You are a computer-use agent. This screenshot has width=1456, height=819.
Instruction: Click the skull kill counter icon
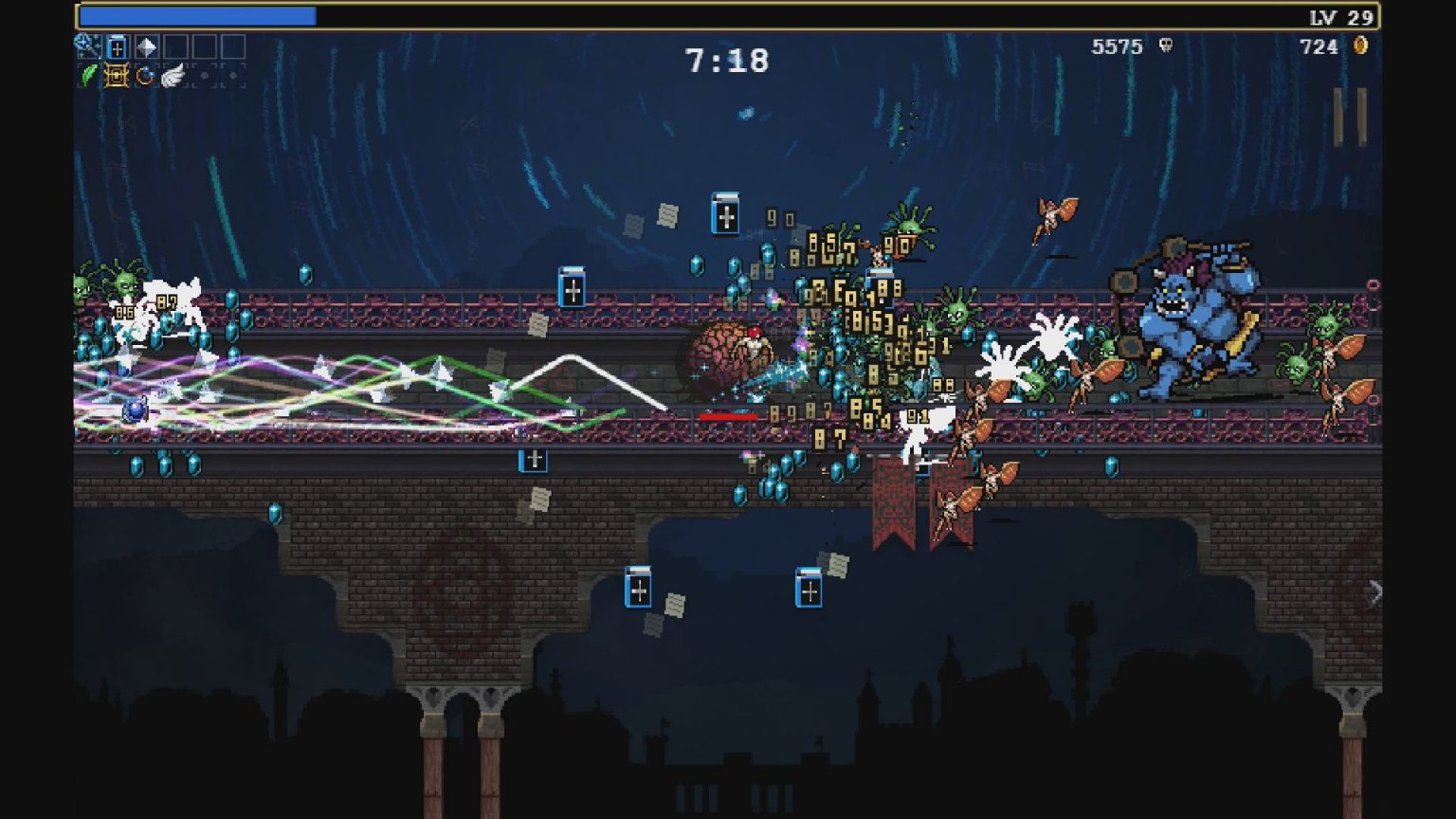click(1168, 46)
